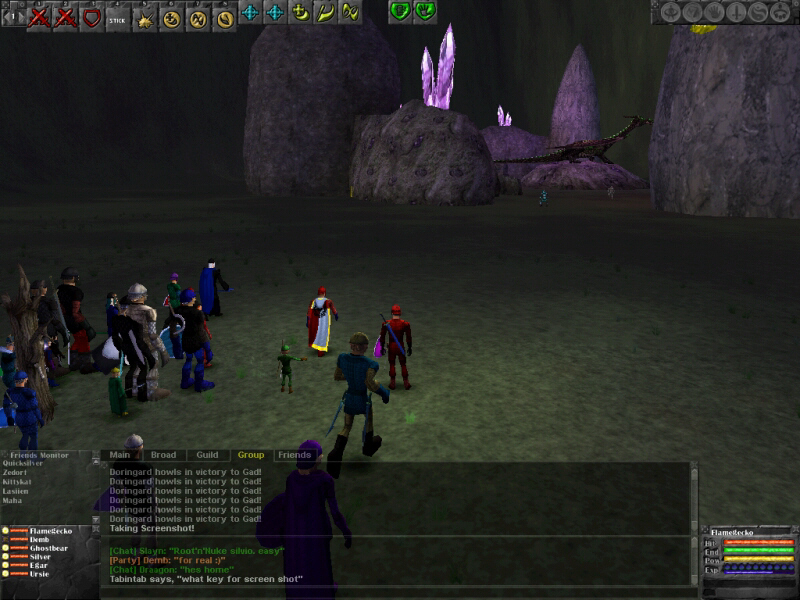Open the Broad chat tab

pos(162,455)
